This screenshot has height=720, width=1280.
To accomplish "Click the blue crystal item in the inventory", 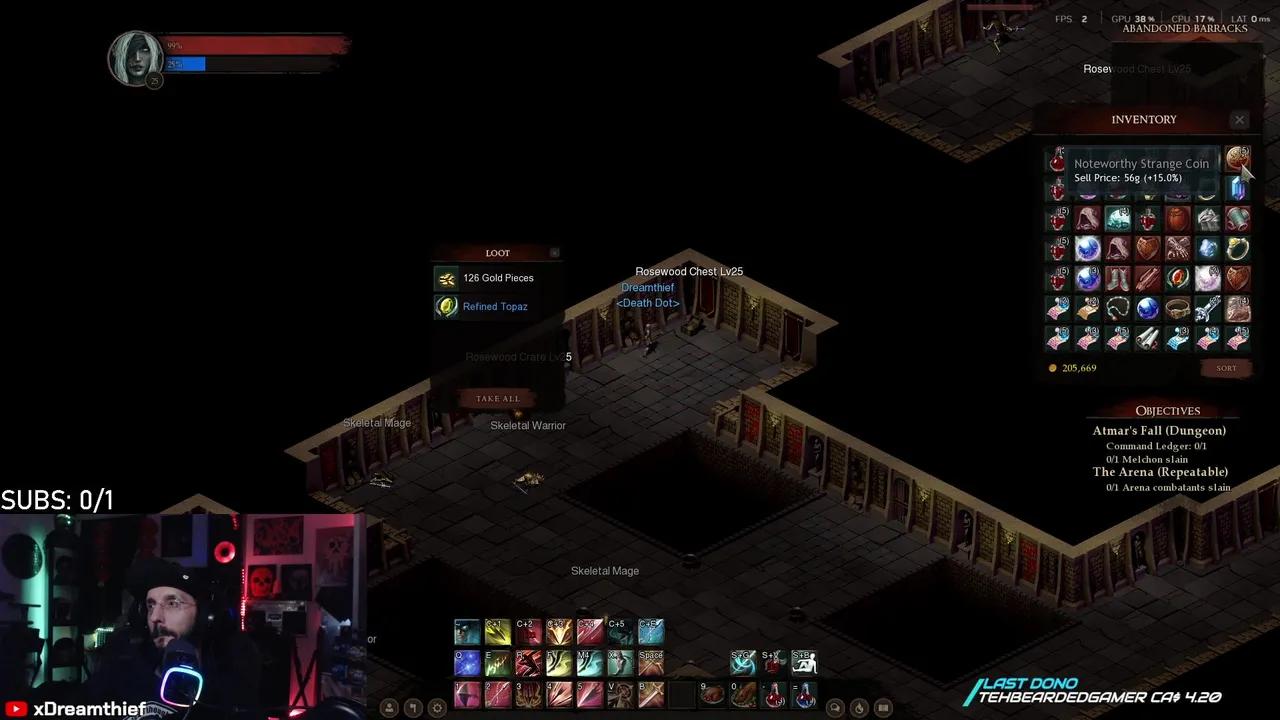I will point(1237,189).
